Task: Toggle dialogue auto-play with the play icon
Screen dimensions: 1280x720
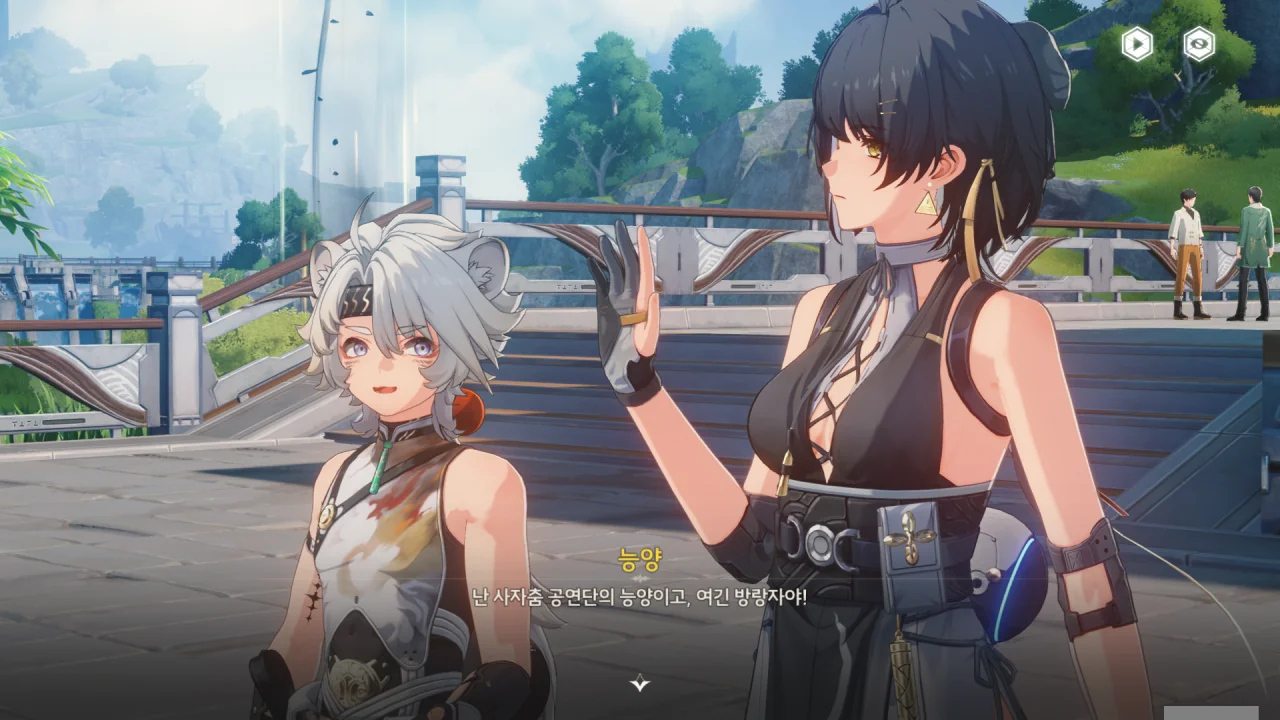Action: pyautogui.click(x=1137, y=44)
